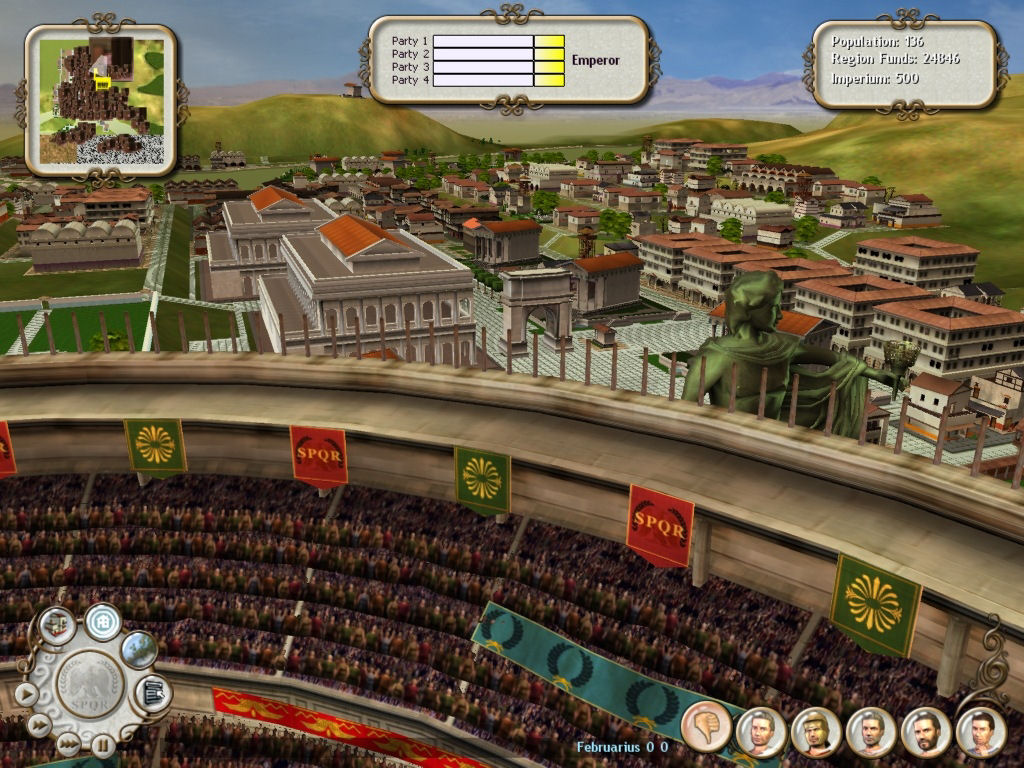This screenshot has height=768, width=1024.
Task: Pause the game
Action: coord(103,744)
